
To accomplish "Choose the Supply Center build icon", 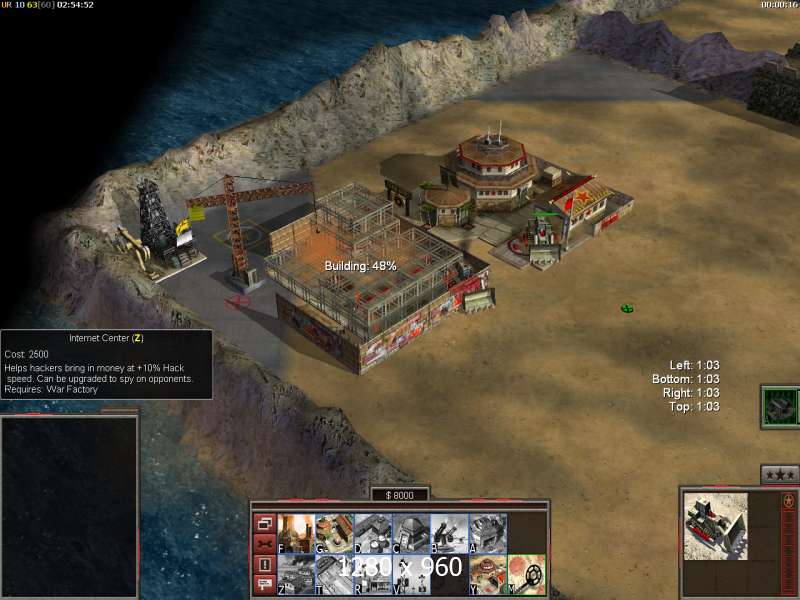I will [372, 533].
